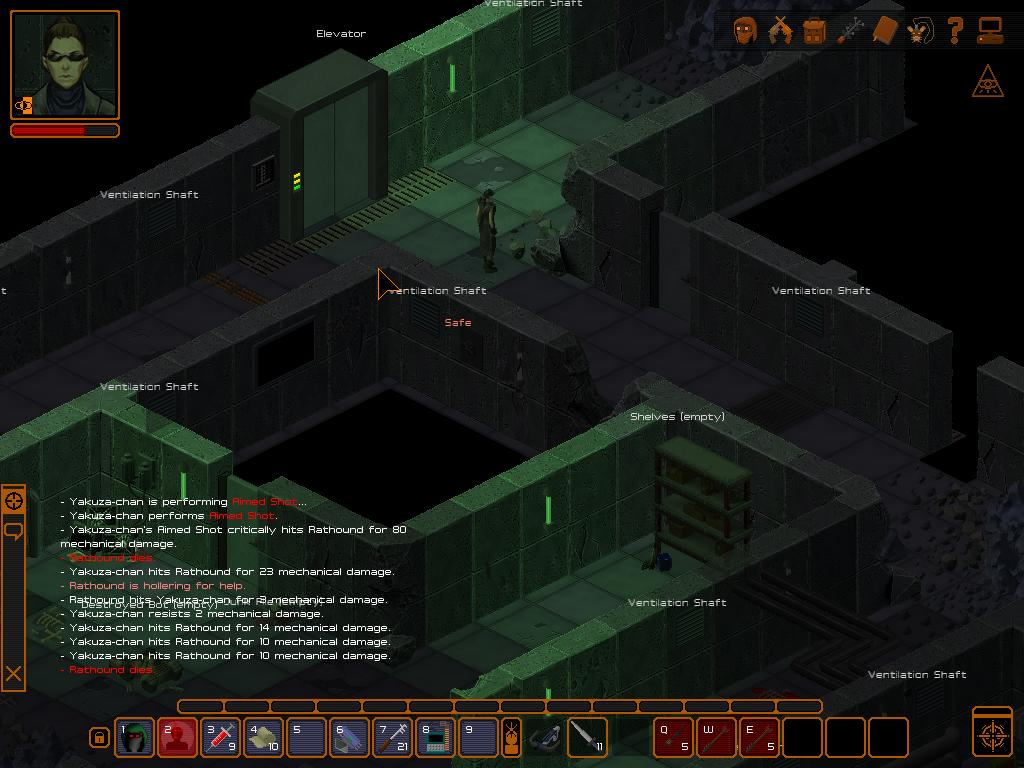The height and width of the screenshot is (768, 1024).
Task: Toggle the pyramid eye icon
Action: 988,83
